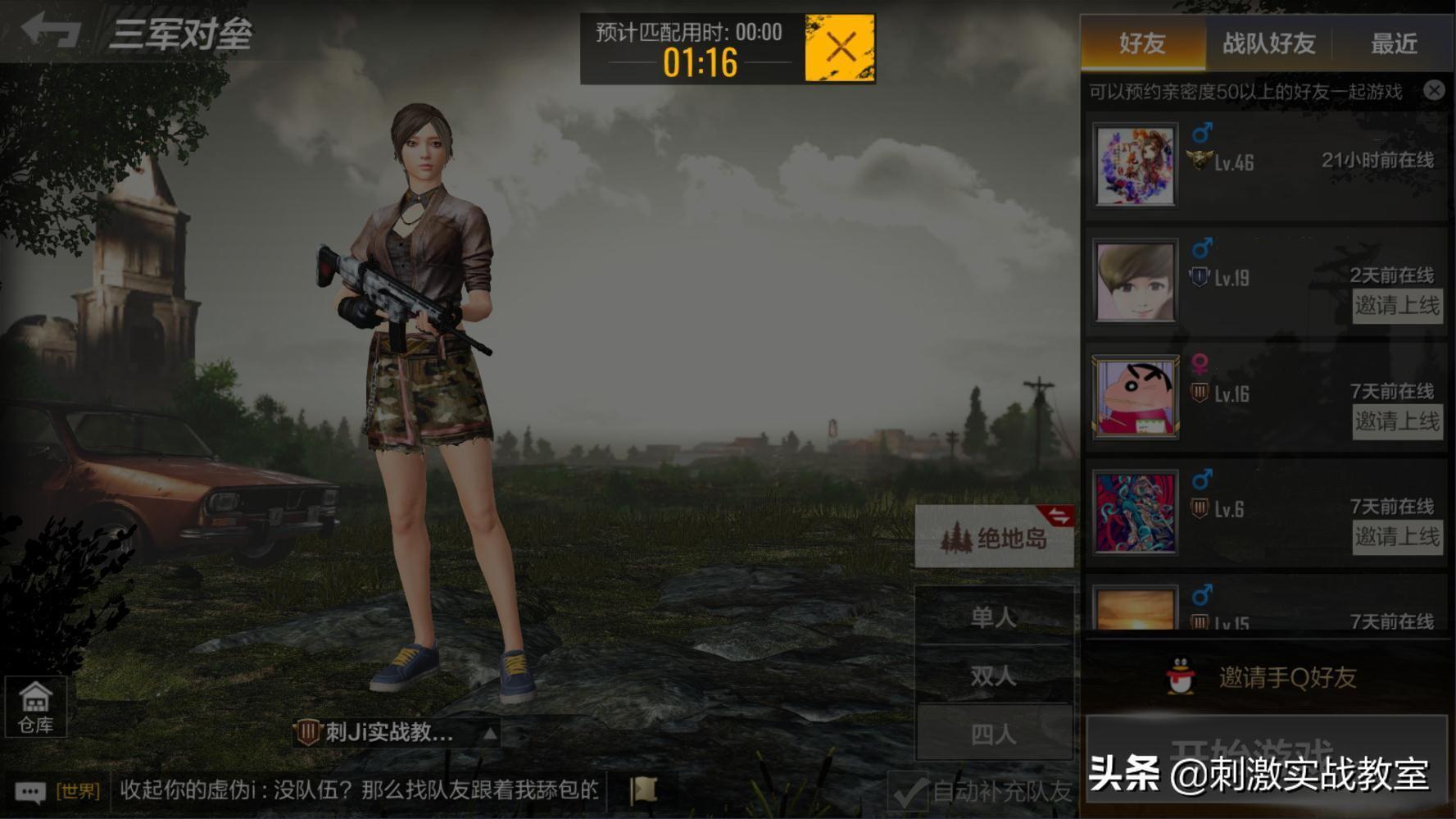
Task: Dismiss the friend intimacy tip banner
Action: tap(1434, 90)
